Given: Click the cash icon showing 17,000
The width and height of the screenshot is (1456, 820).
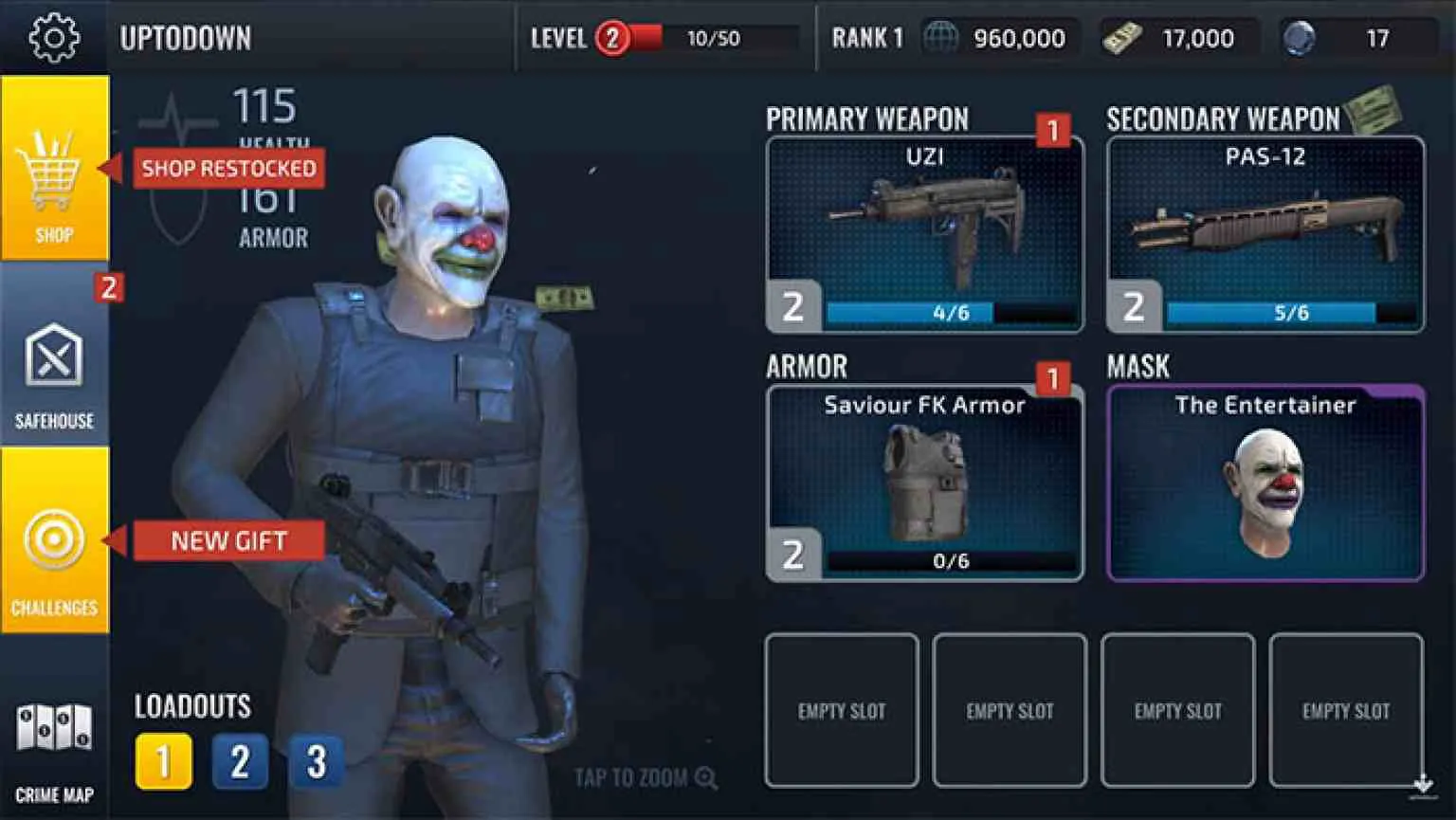Looking at the screenshot, I should coord(1122,38).
